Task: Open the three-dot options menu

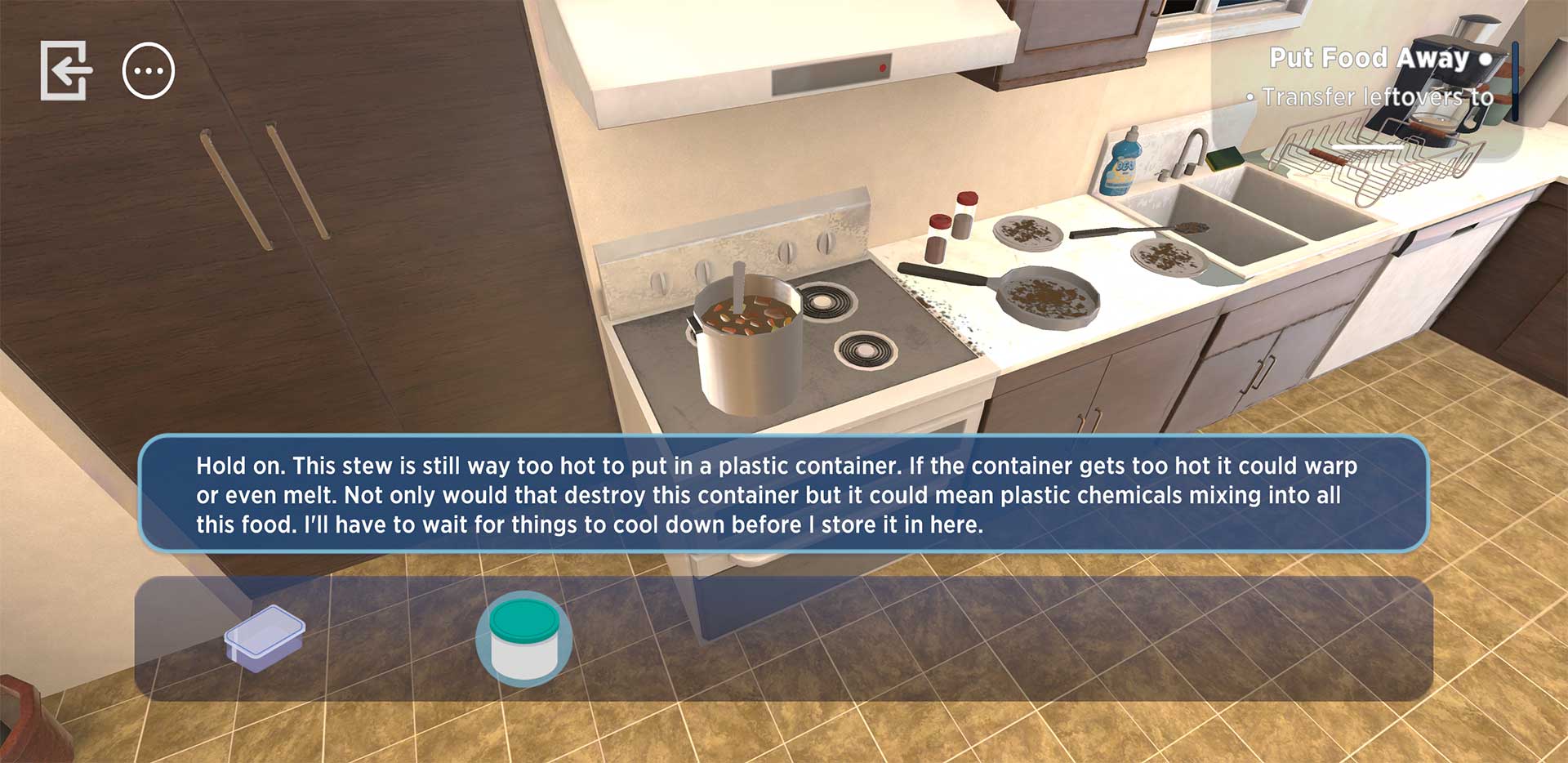Action: point(149,71)
